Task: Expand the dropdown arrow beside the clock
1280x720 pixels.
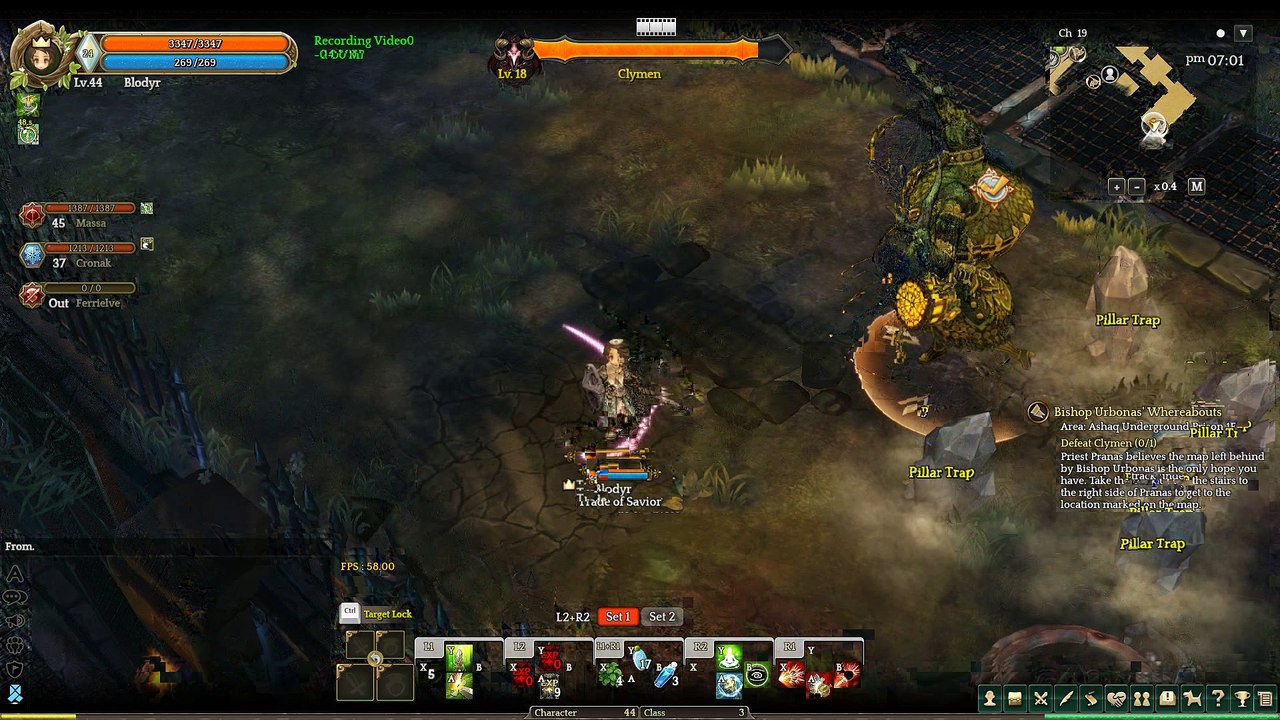Action: (1242, 33)
